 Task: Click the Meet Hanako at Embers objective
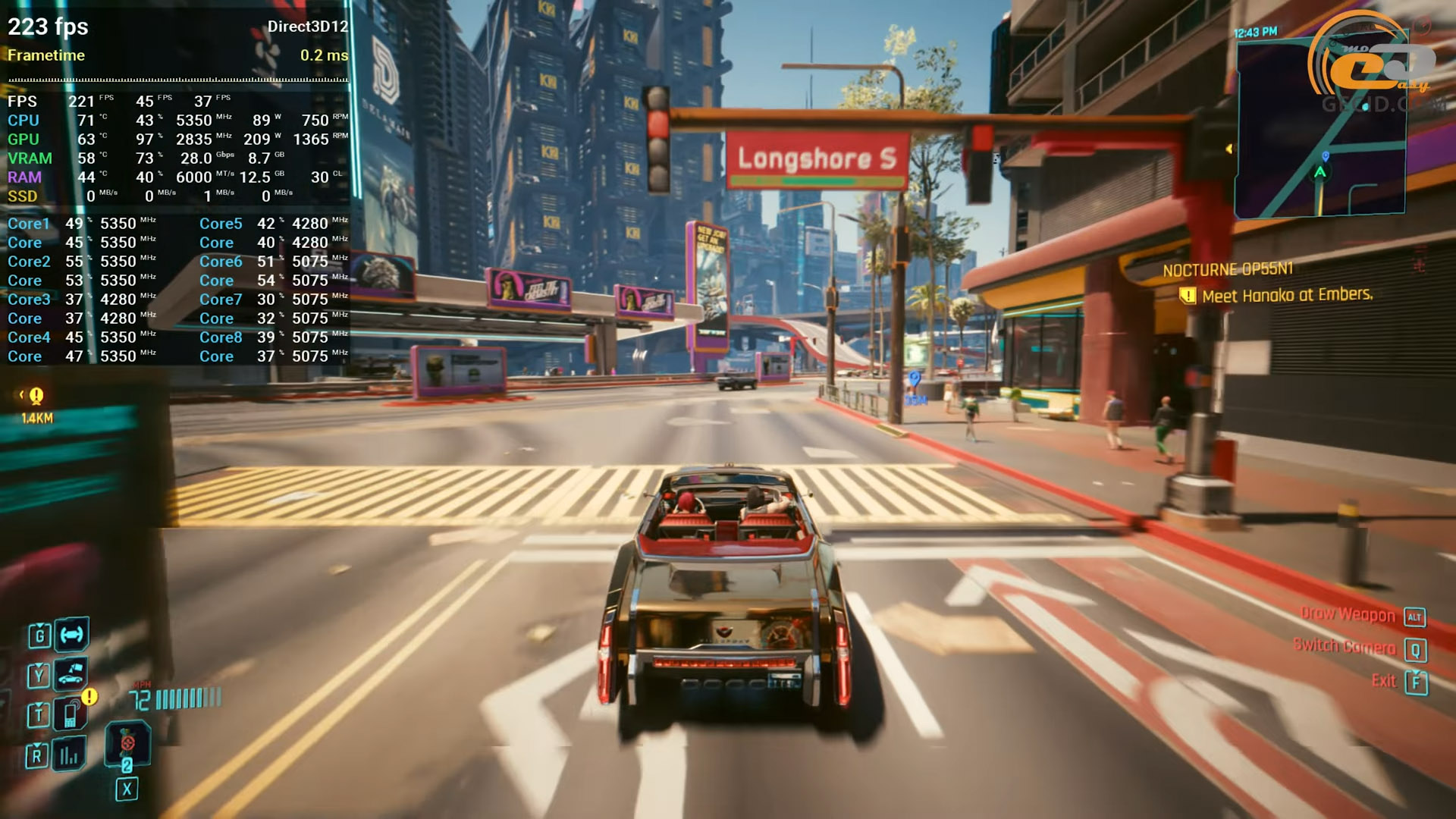[x=1287, y=295]
